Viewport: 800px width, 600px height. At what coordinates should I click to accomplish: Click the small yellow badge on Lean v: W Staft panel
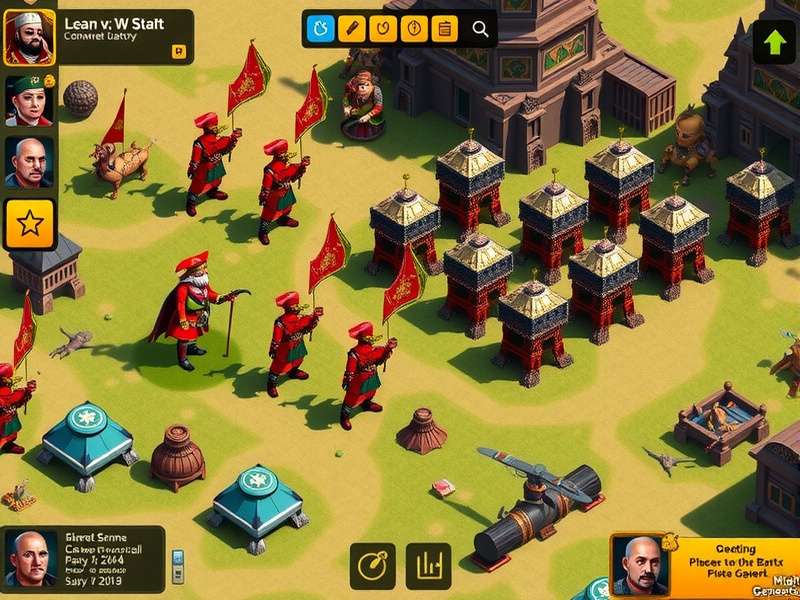tap(178, 51)
